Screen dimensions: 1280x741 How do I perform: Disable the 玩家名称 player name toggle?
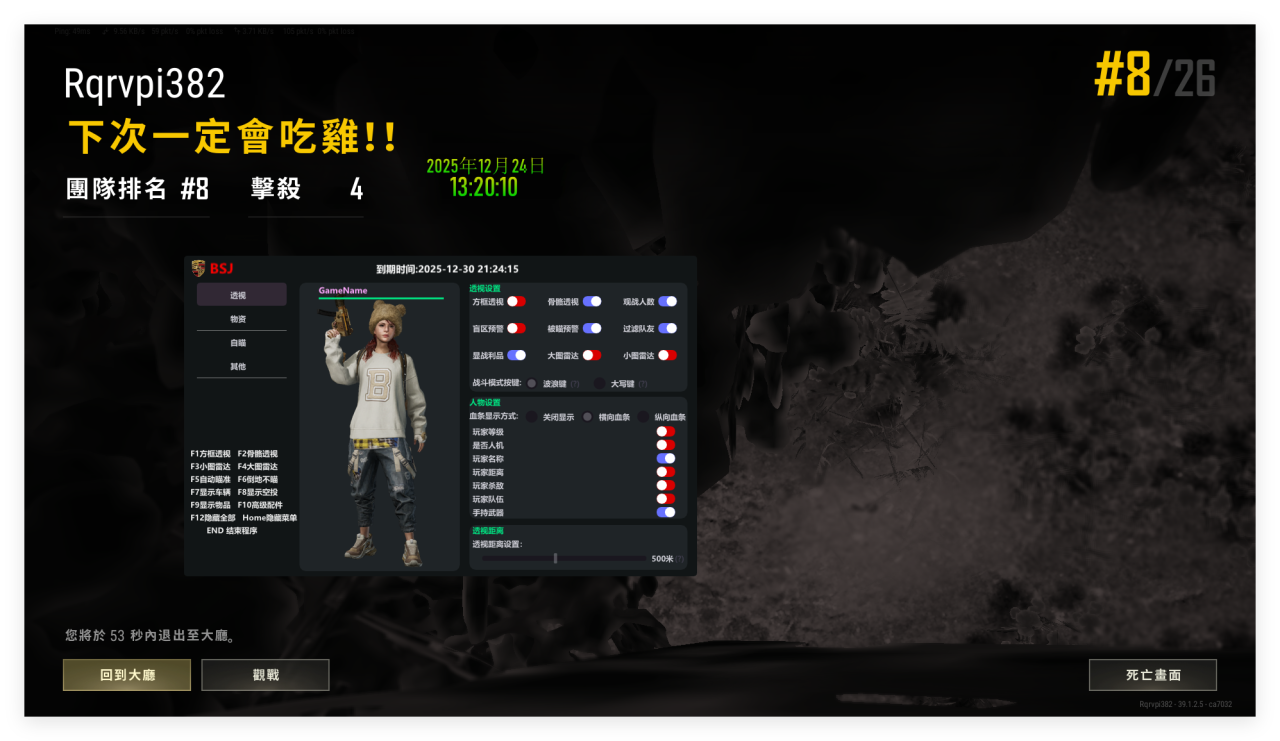click(664, 458)
